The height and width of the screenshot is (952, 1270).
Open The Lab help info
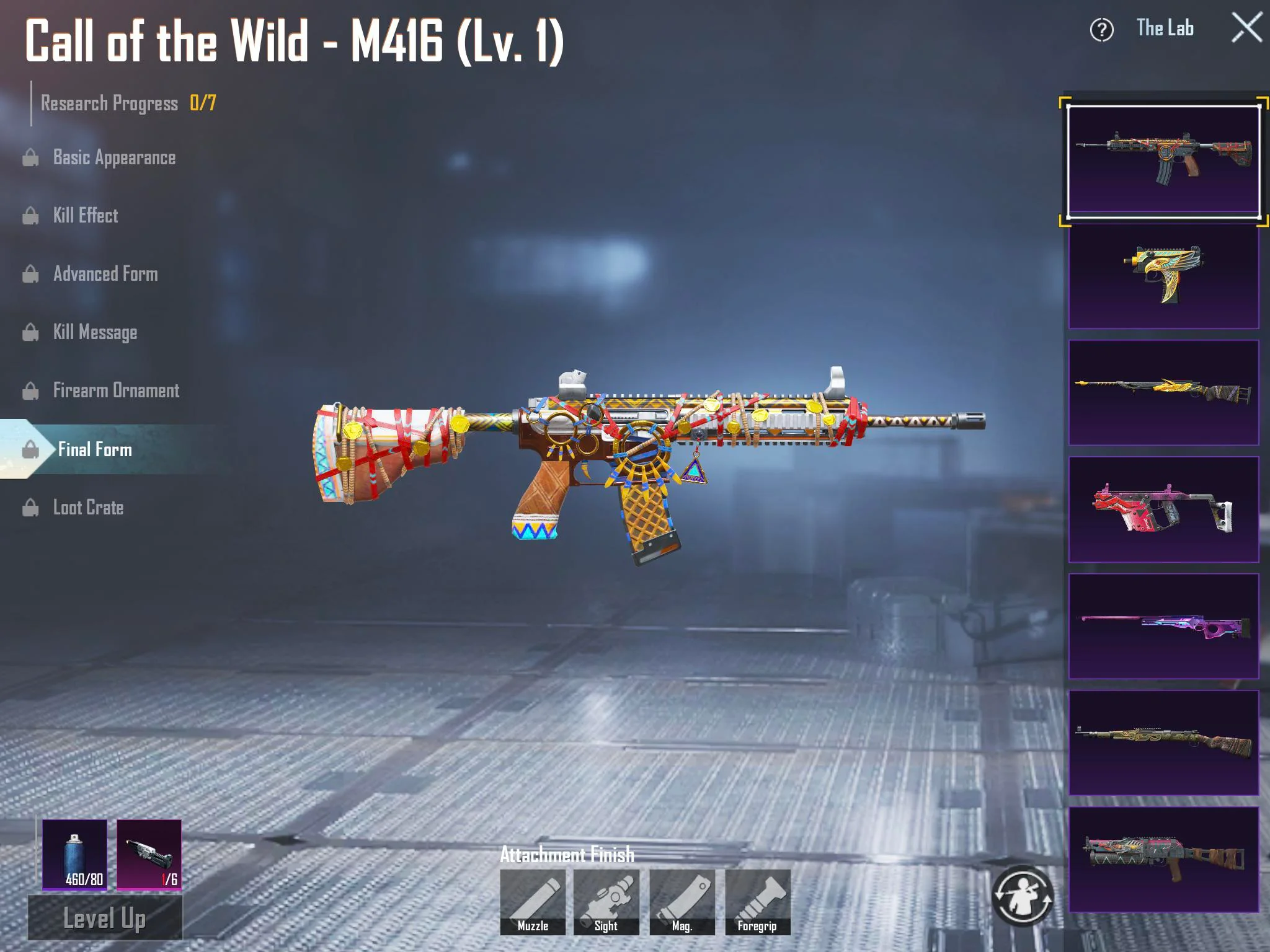(x=1101, y=30)
